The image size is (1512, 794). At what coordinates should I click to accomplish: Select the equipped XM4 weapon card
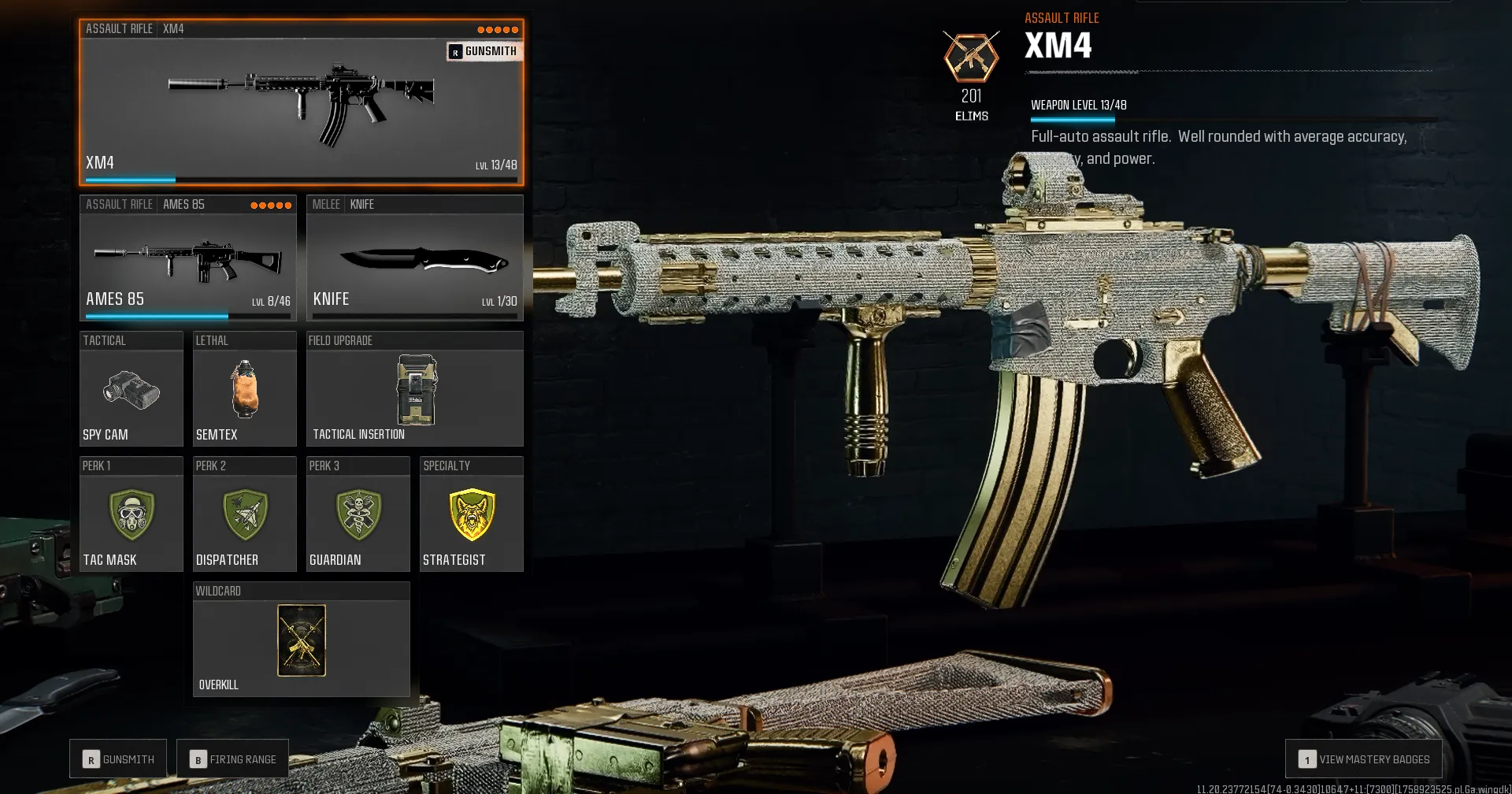tap(302, 102)
